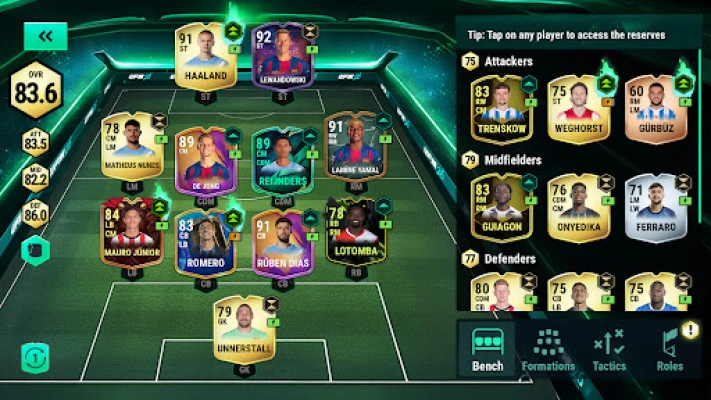This screenshot has width=711, height=400.
Task: Choose the Mauro Júnior left back card
Action: coord(132,231)
